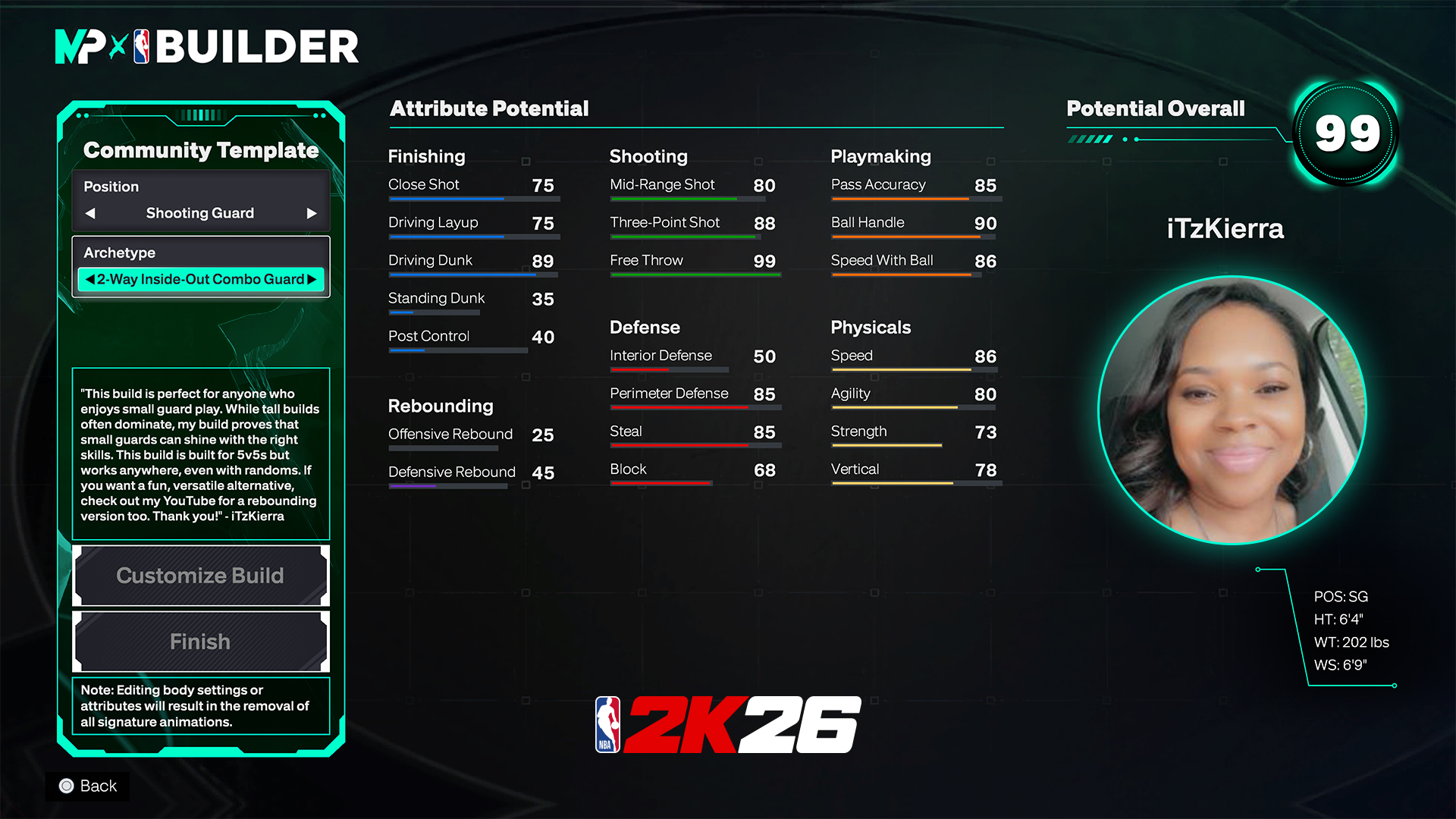Open the Customize Build option
The height and width of the screenshot is (819, 1456).
200,576
